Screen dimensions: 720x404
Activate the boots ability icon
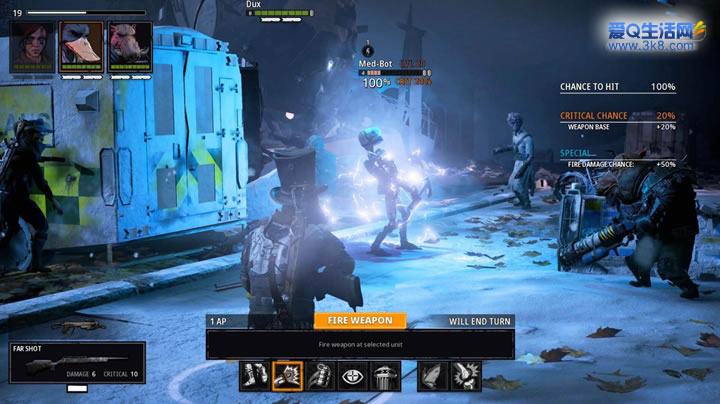255,375
